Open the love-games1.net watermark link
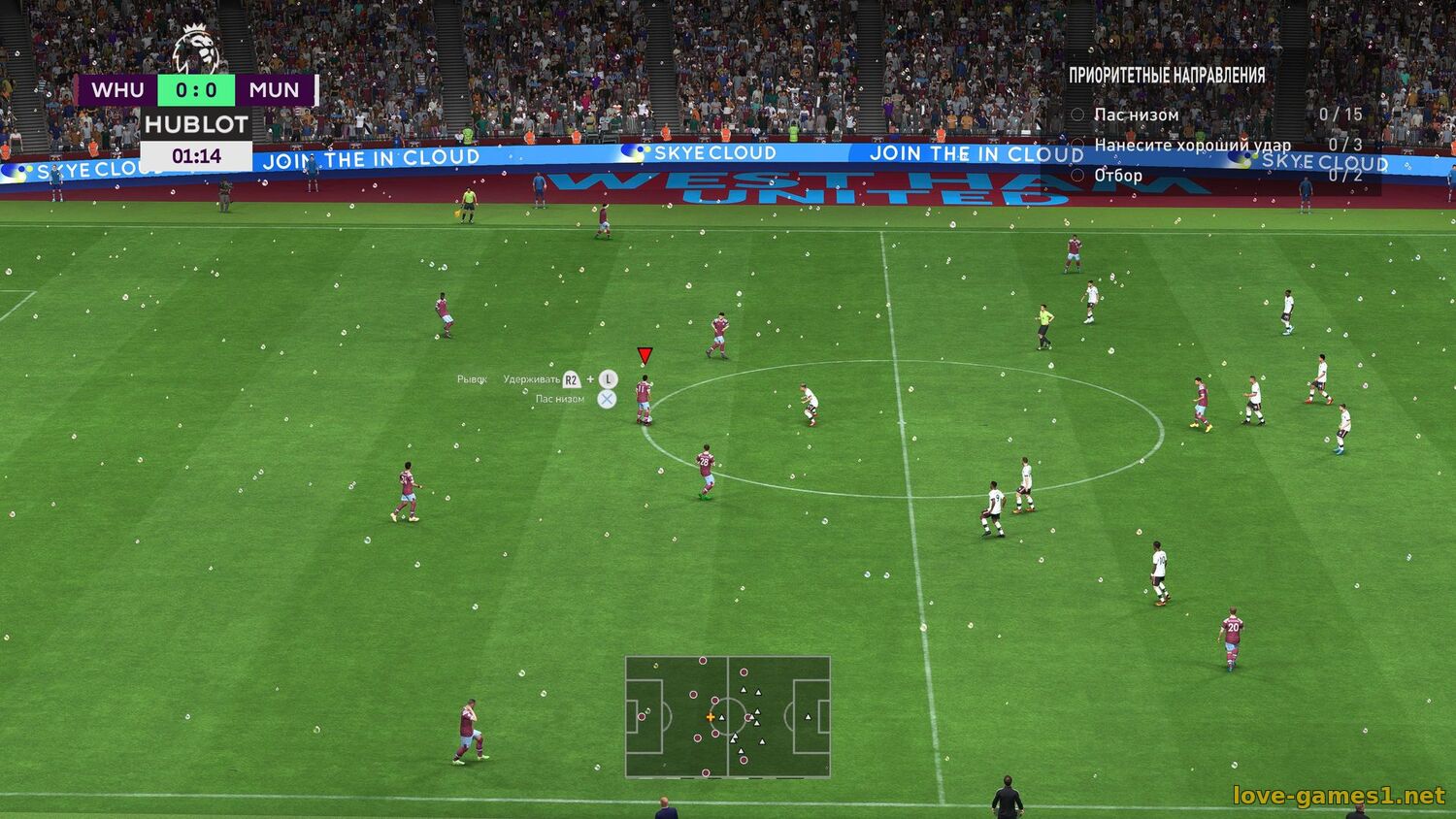Image resolution: width=1456 pixels, height=819 pixels. [1339, 796]
